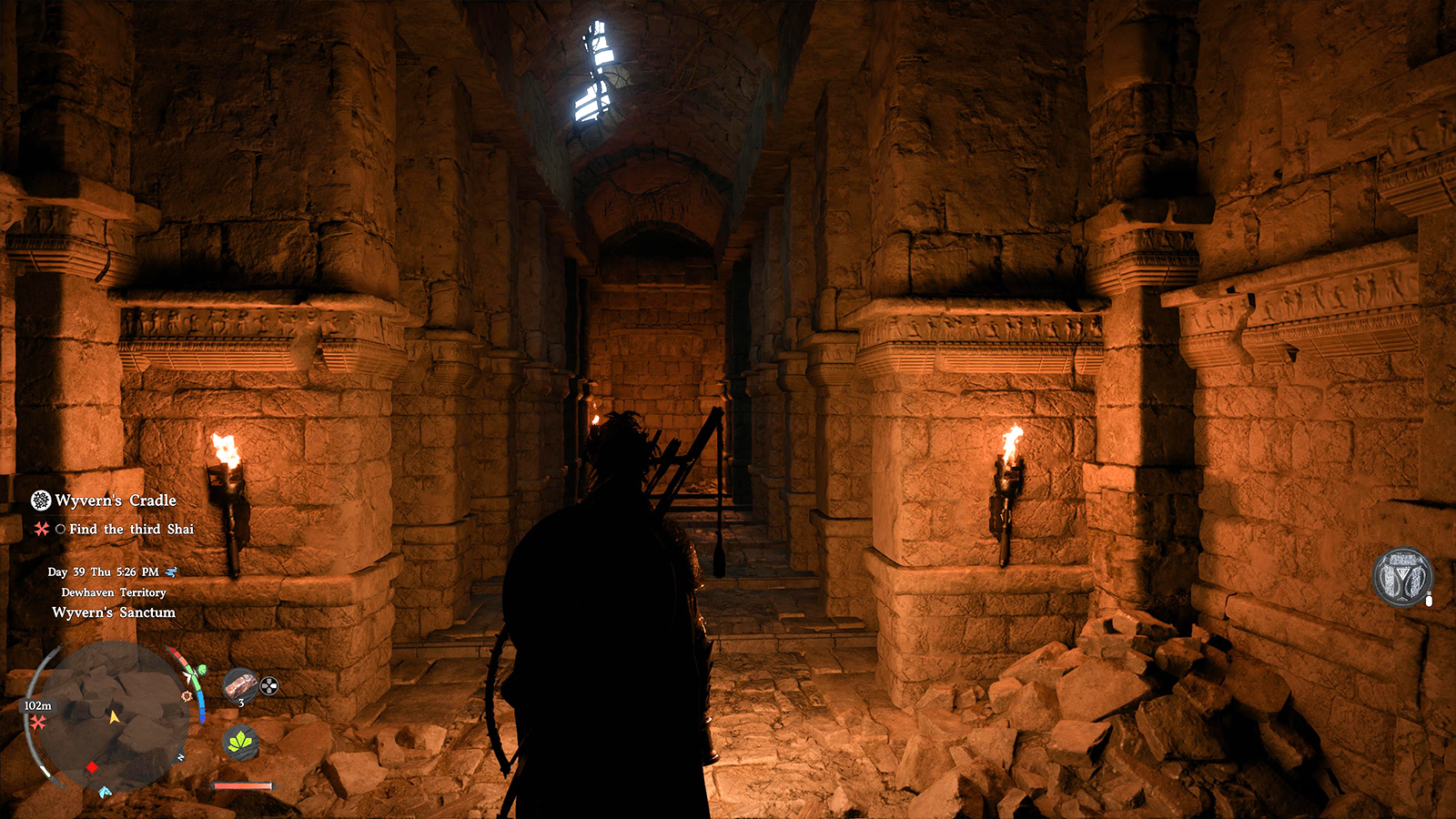Open the Dewhaven Territory label
Screen dimensions: 1456x819
(x=114, y=592)
